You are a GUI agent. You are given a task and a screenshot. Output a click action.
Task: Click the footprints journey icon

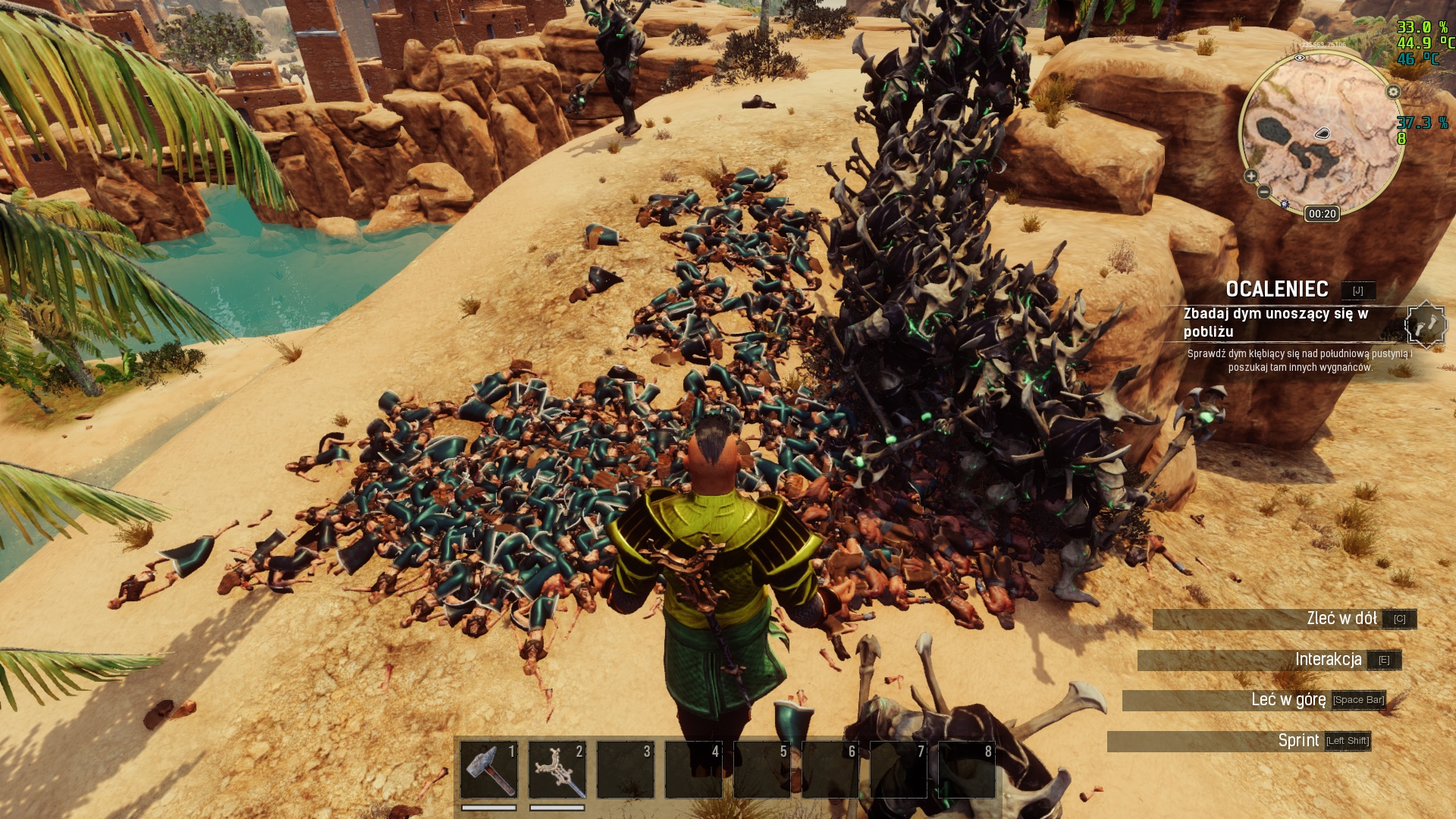click(1426, 324)
